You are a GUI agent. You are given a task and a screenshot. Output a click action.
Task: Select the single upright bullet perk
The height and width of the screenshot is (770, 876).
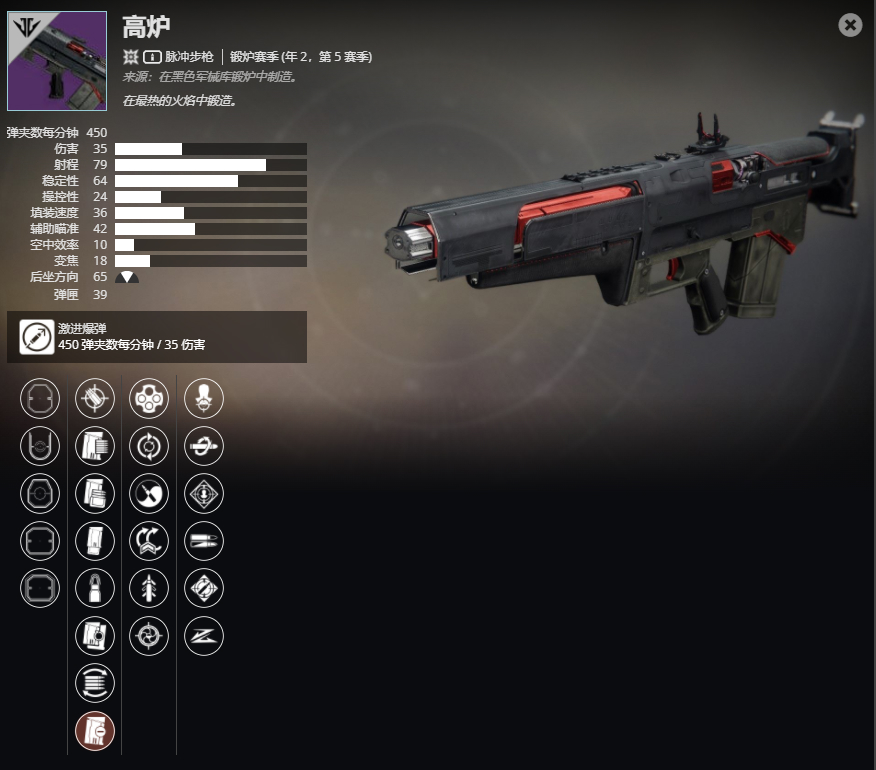[x=95, y=589]
